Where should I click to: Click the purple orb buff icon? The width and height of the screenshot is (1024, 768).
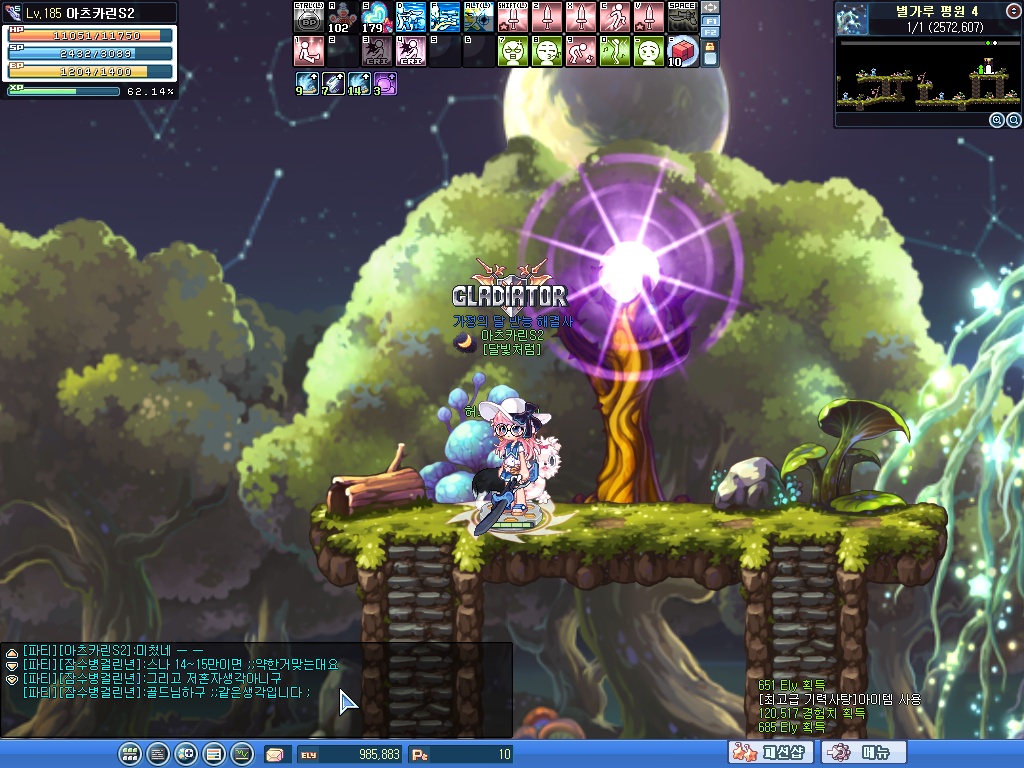(385, 84)
